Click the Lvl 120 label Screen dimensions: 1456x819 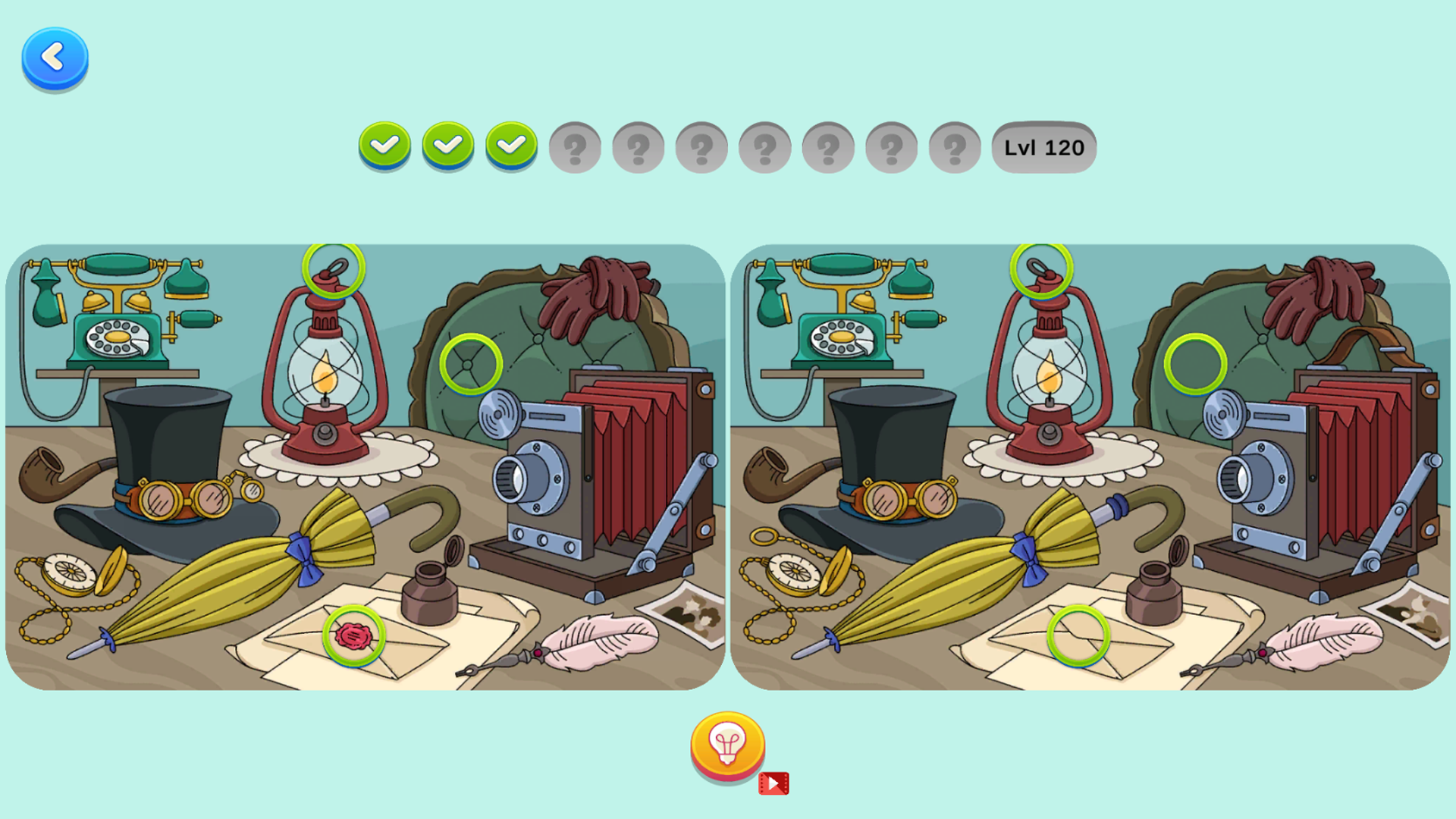pyautogui.click(x=1044, y=148)
